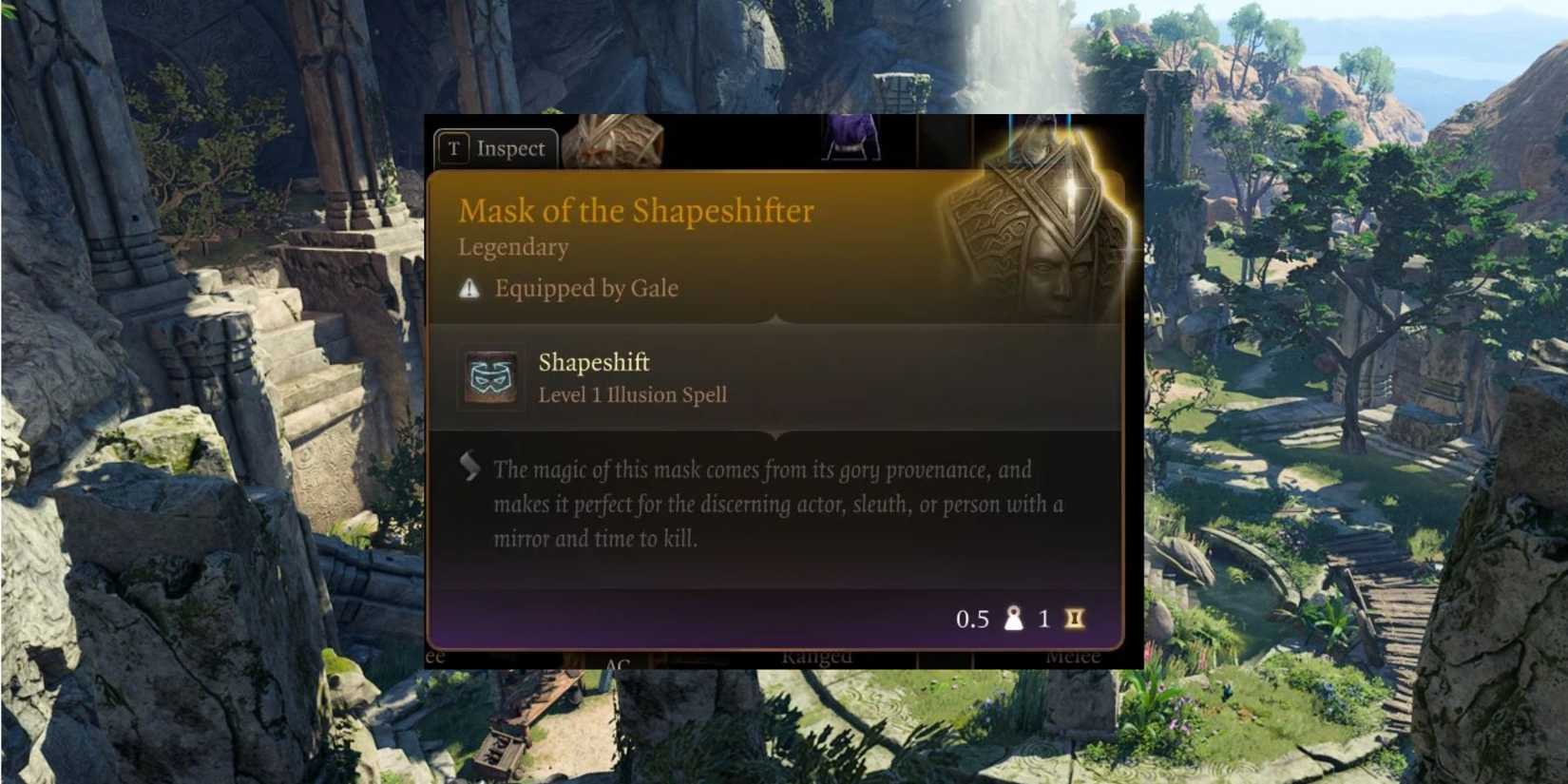Select the Shapeshift spell icon
This screenshot has height=784, width=1568.
pyautogui.click(x=490, y=378)
